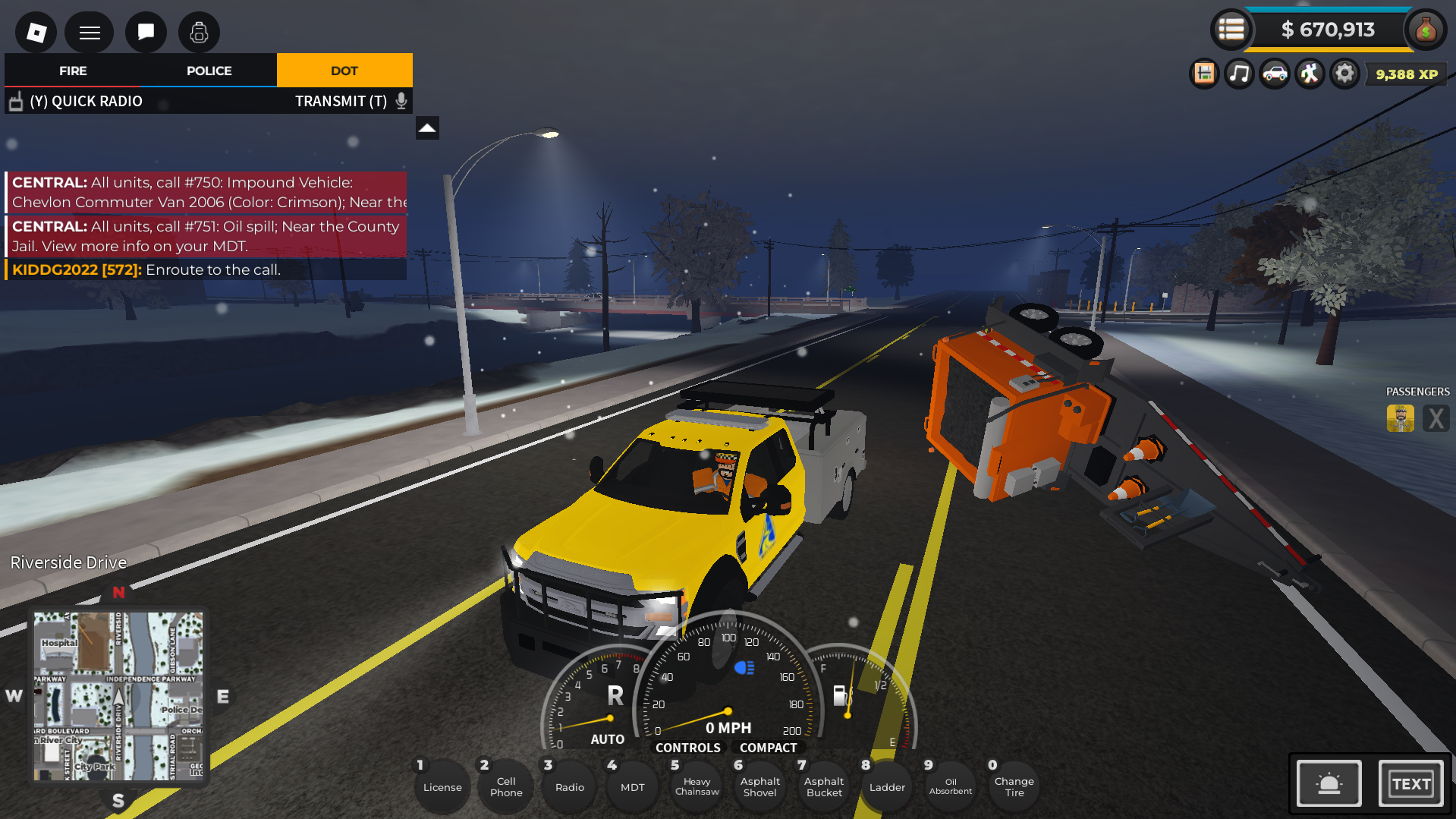The width and height of the screenshot is (1456, 819).
Task: Switch to the FIRE radio tab
Action: coord(73,71)
